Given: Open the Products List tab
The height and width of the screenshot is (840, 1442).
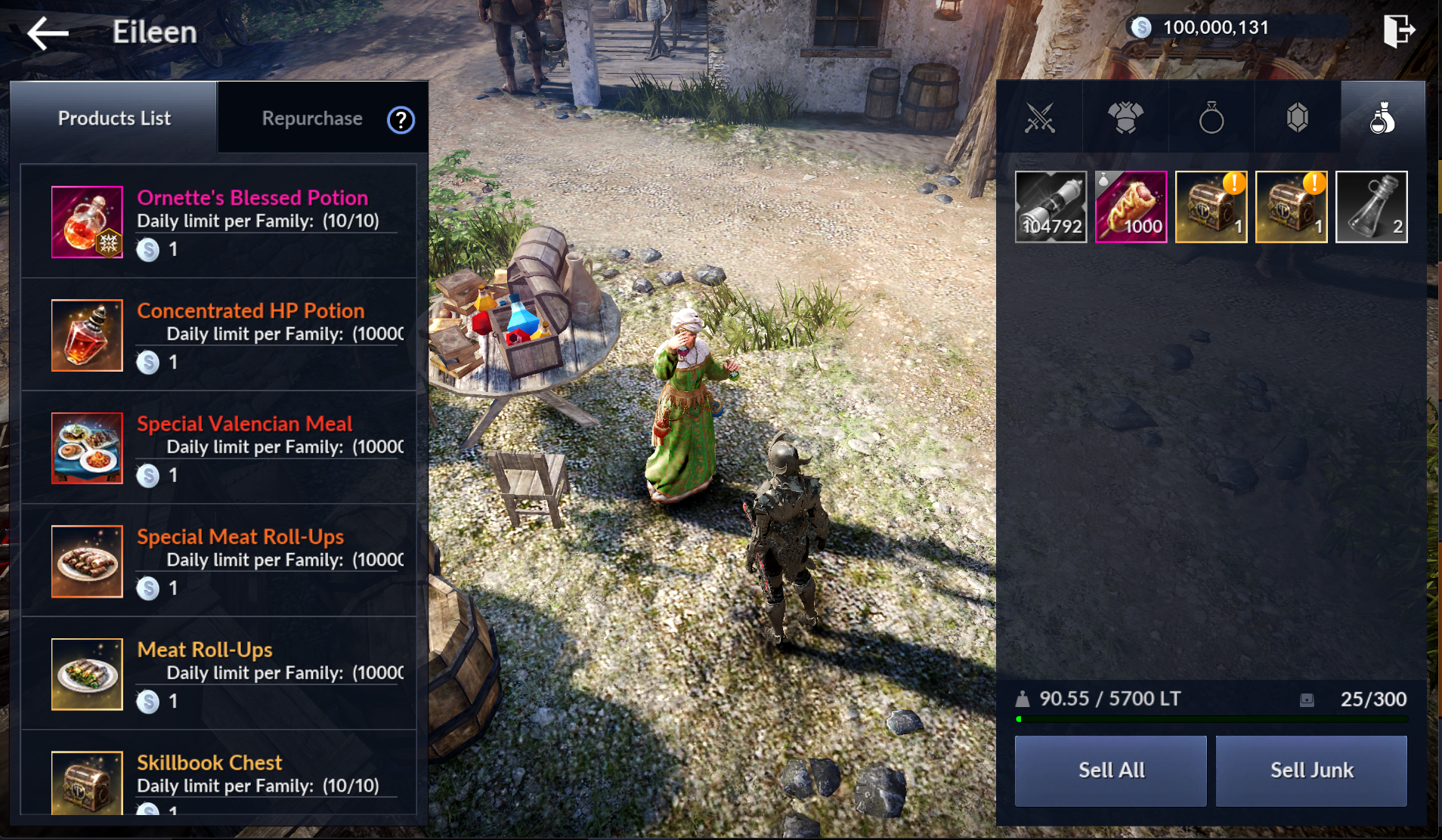Looking at the screenshot, I should (114, 119).
